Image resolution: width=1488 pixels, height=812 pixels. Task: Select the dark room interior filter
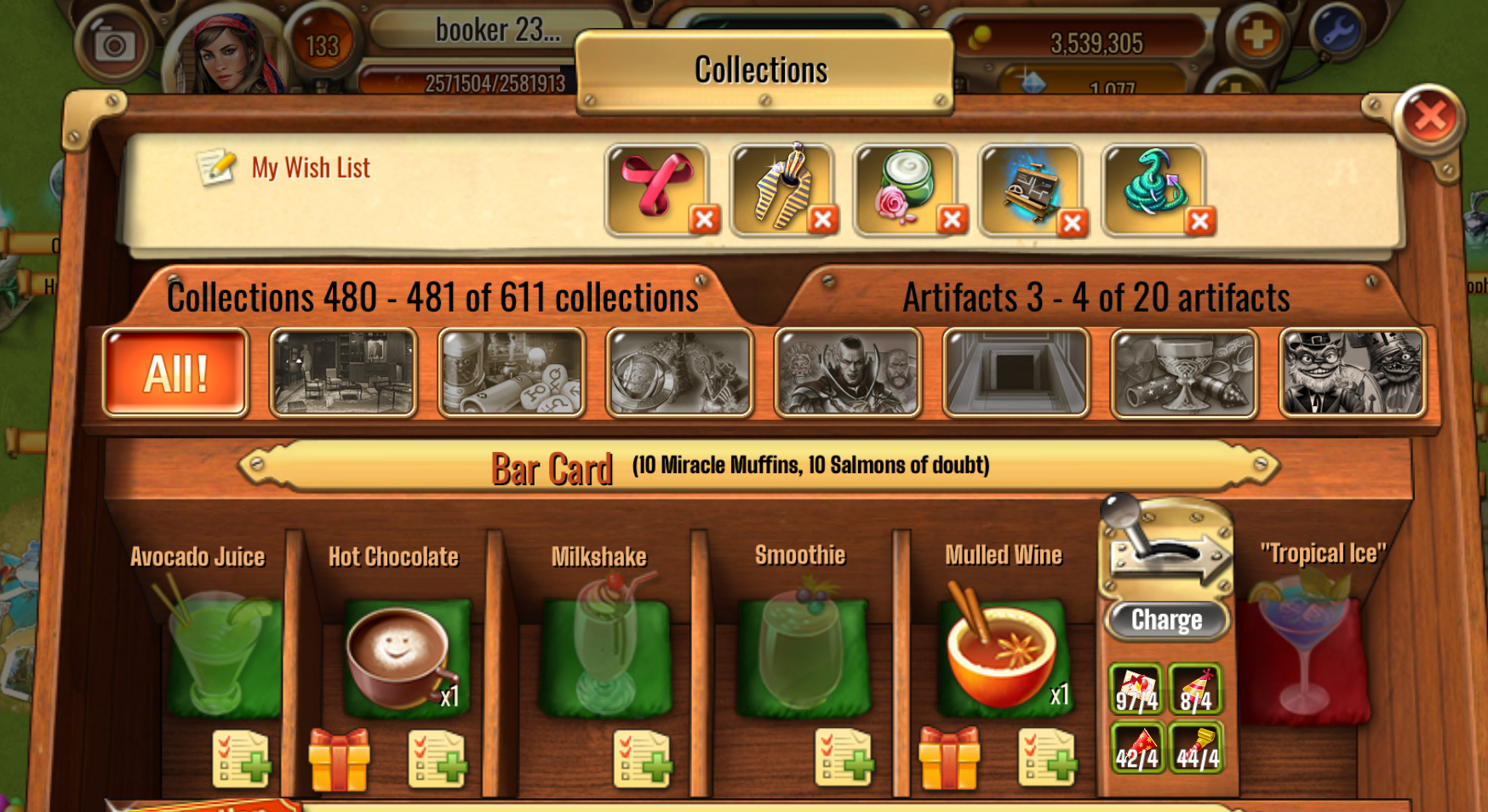tap(343, 373)
